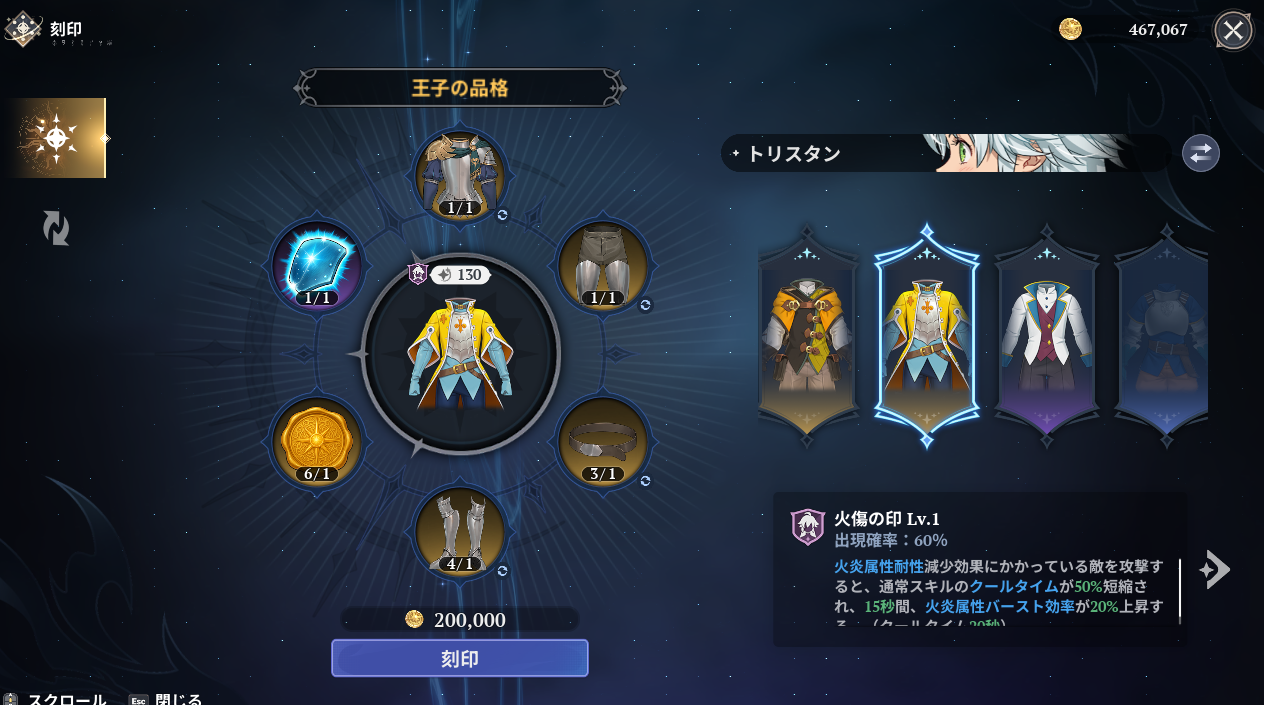Image resolution: width=1264 pixels, height=705 pixels.
Task: Close the engraving screen
Action: [1233, 30]
